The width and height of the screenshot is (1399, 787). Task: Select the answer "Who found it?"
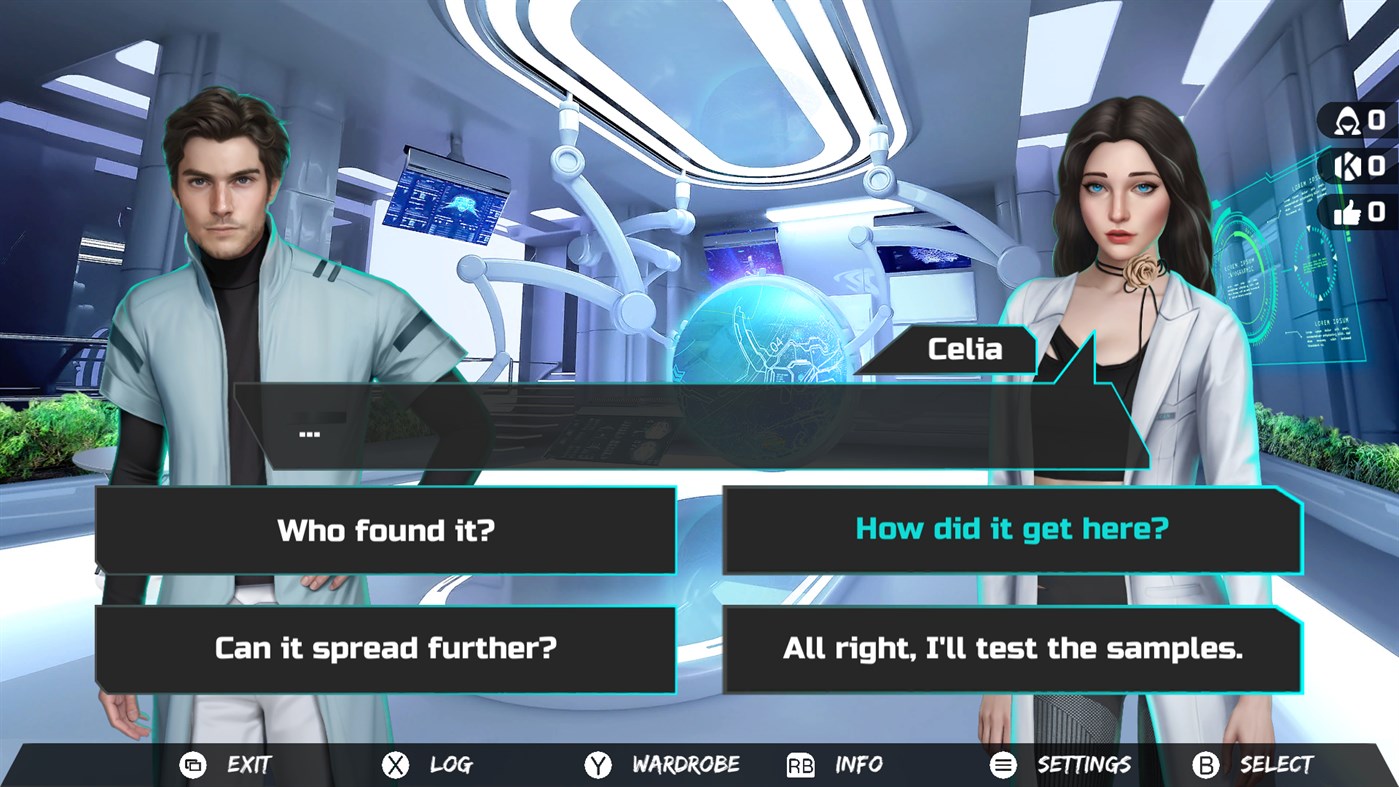pyautogui.click(x=385, y=531)
